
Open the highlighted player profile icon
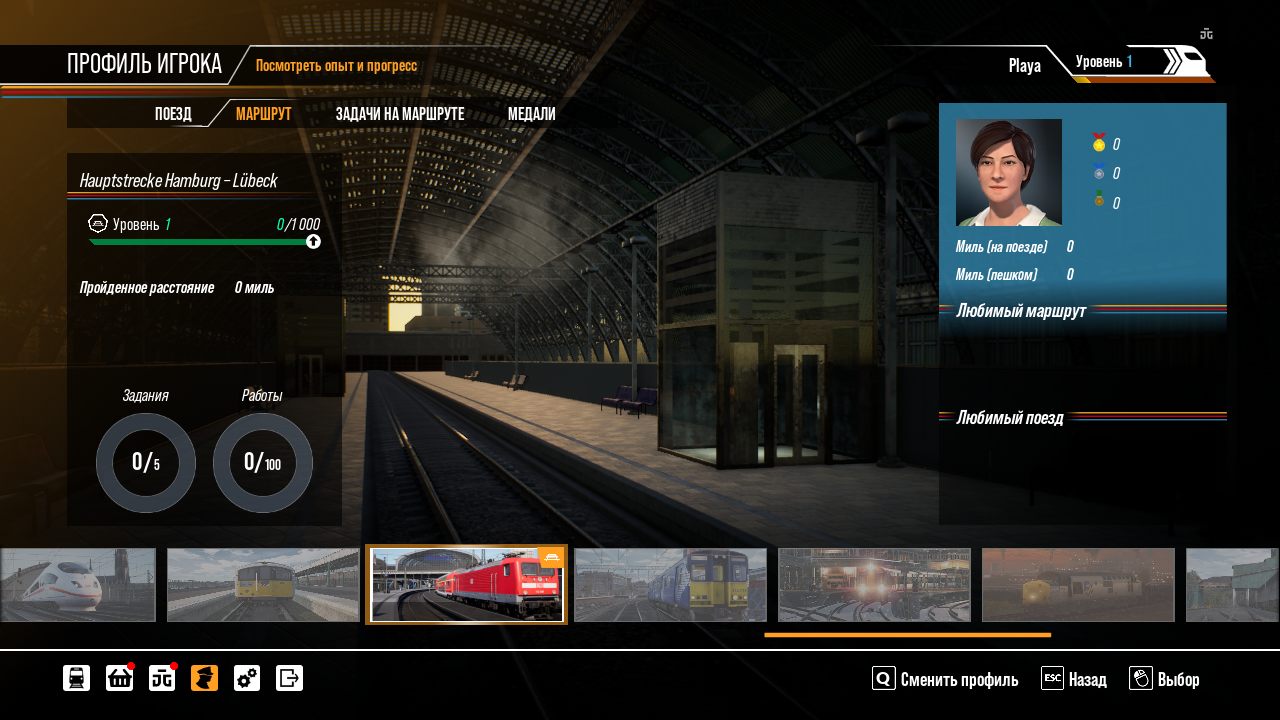click(x=204, y=678)
